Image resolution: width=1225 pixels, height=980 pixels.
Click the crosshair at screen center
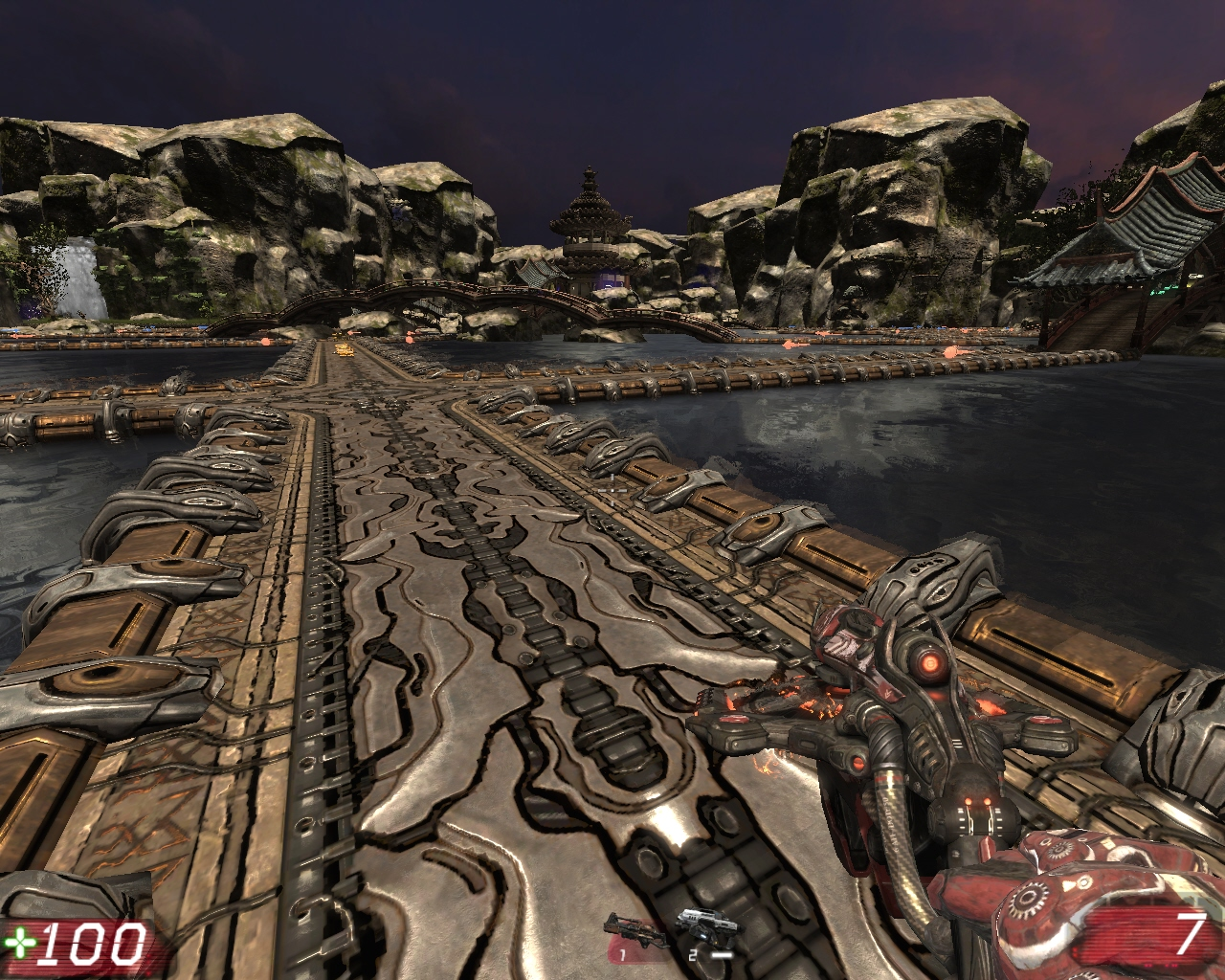(612, 490)
